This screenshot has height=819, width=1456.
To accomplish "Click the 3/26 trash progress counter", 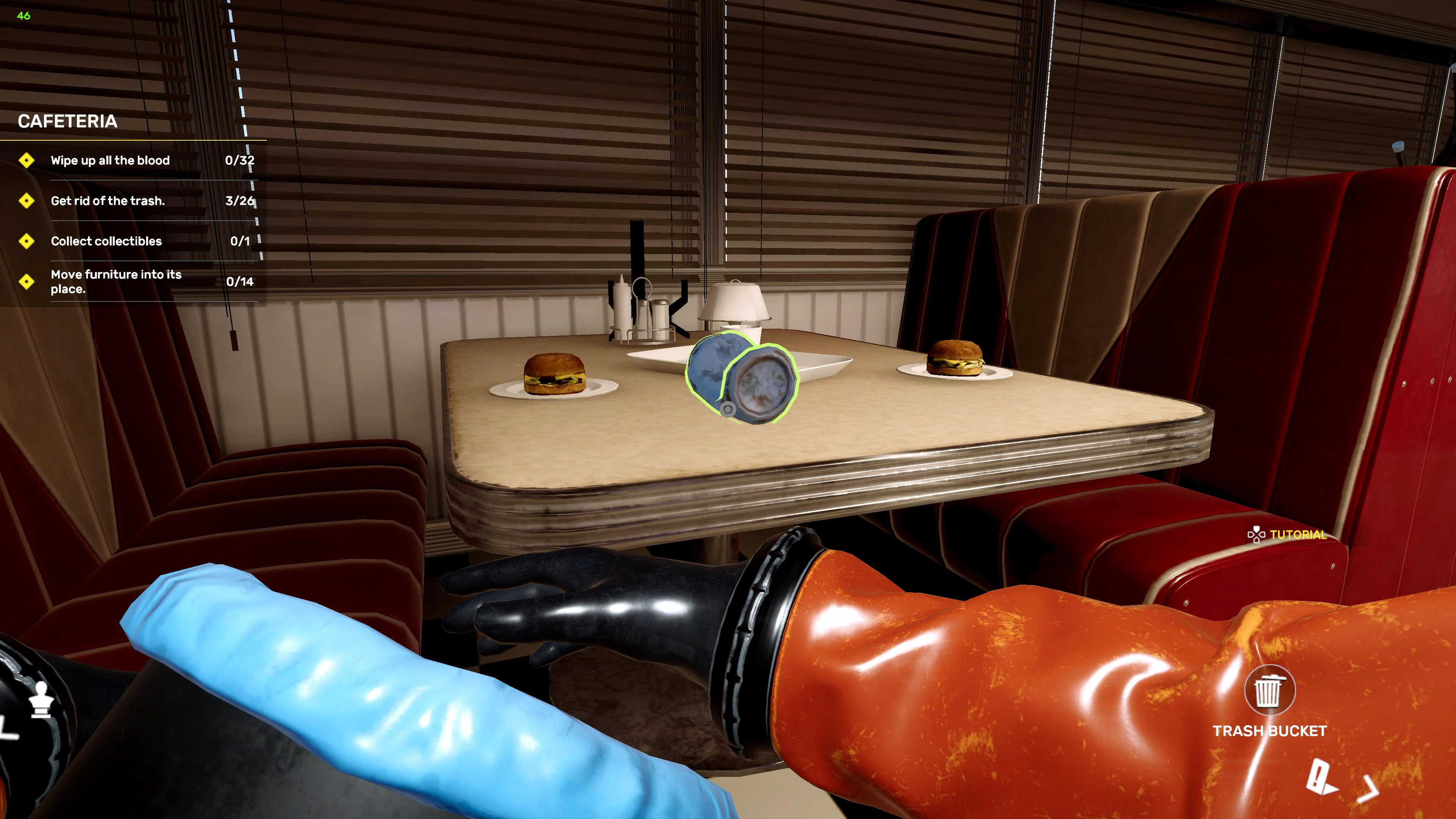I will (240, 201).
